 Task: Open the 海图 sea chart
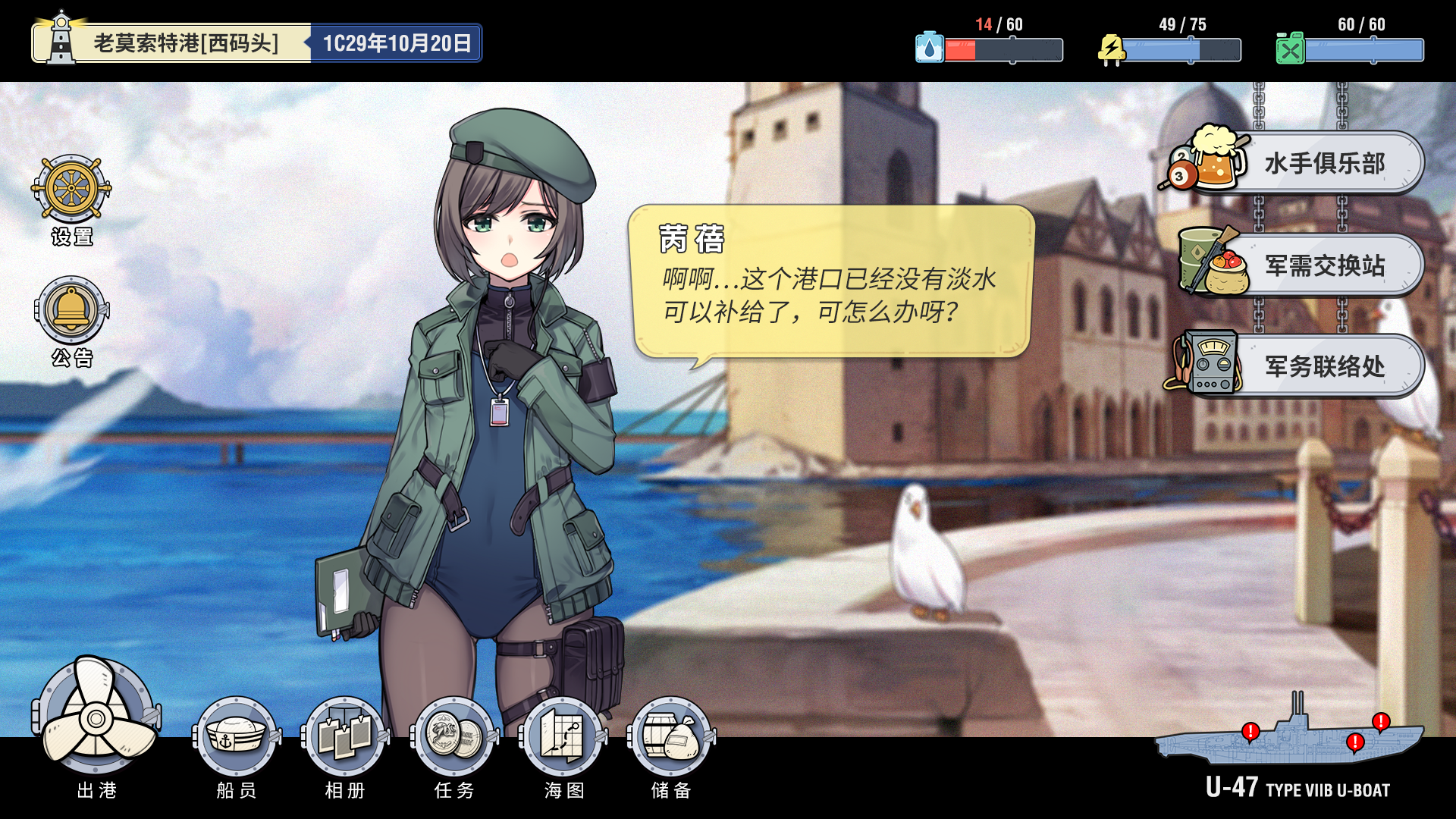(563, 736)
